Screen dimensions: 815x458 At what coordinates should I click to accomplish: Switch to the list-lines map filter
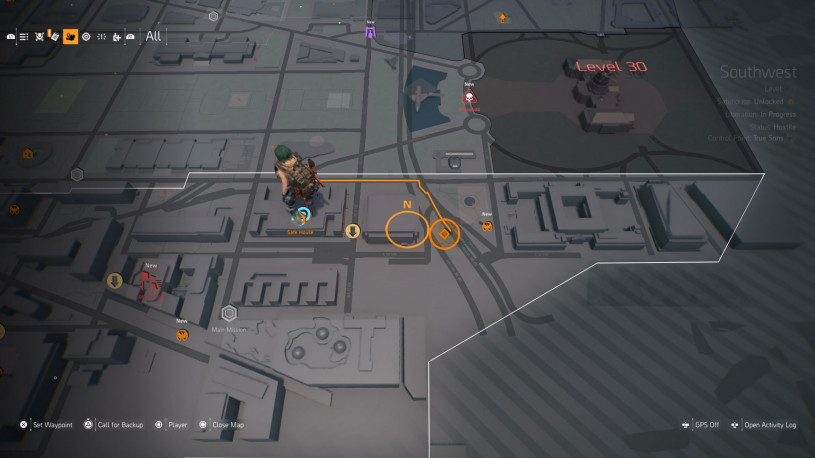(x=24, y=37)
